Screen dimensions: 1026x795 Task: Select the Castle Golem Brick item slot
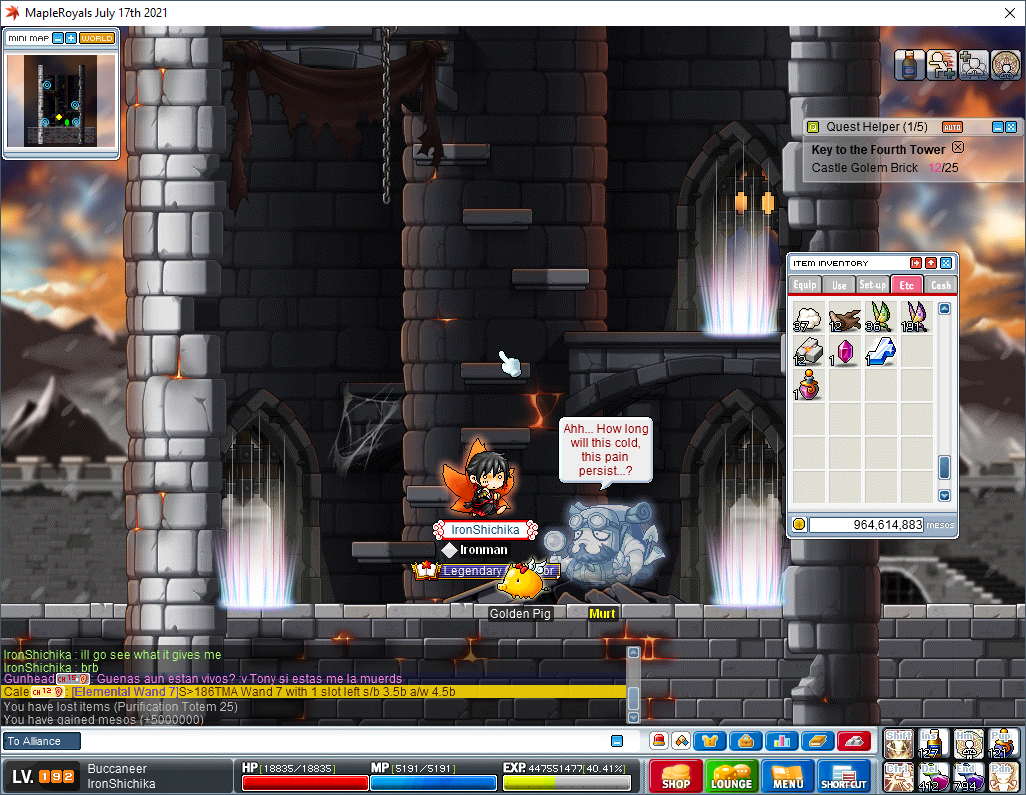808,352
